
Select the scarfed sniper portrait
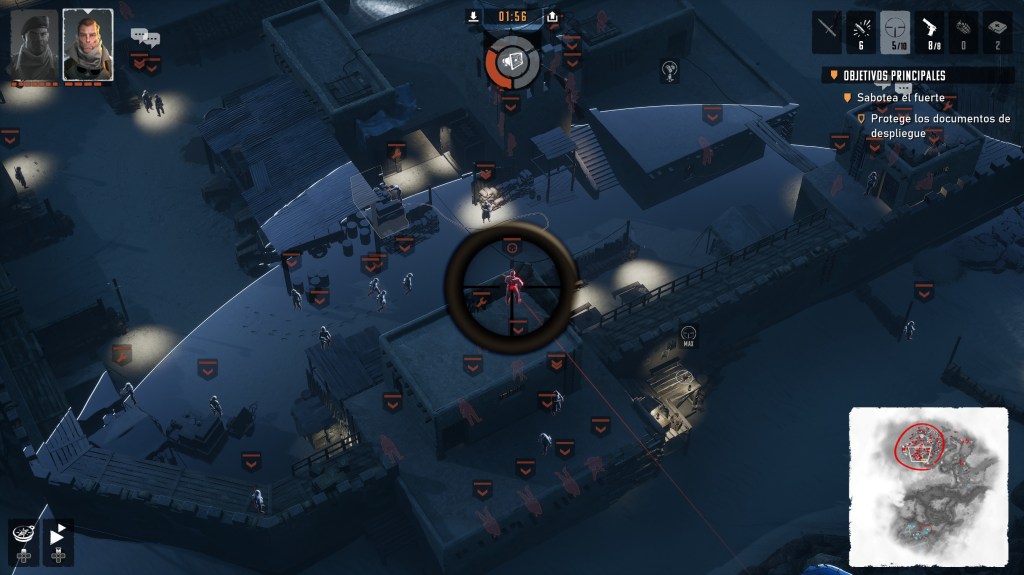tap(87, 45)
